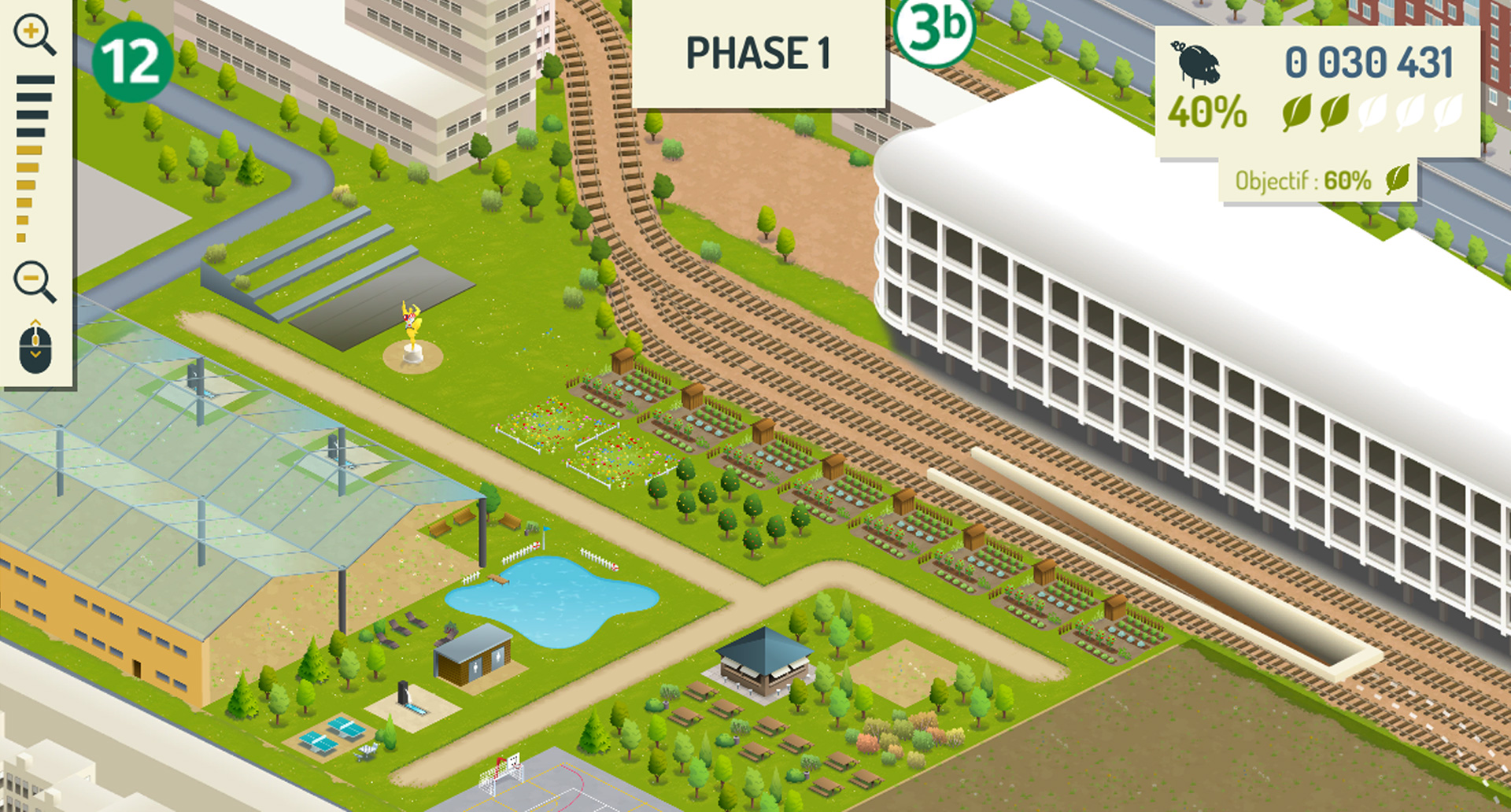Image resolution: width=1511 pixels, height=812 pixels.
Task: Adjust the zoom level bar slider
Action: (x=33, y=157)
